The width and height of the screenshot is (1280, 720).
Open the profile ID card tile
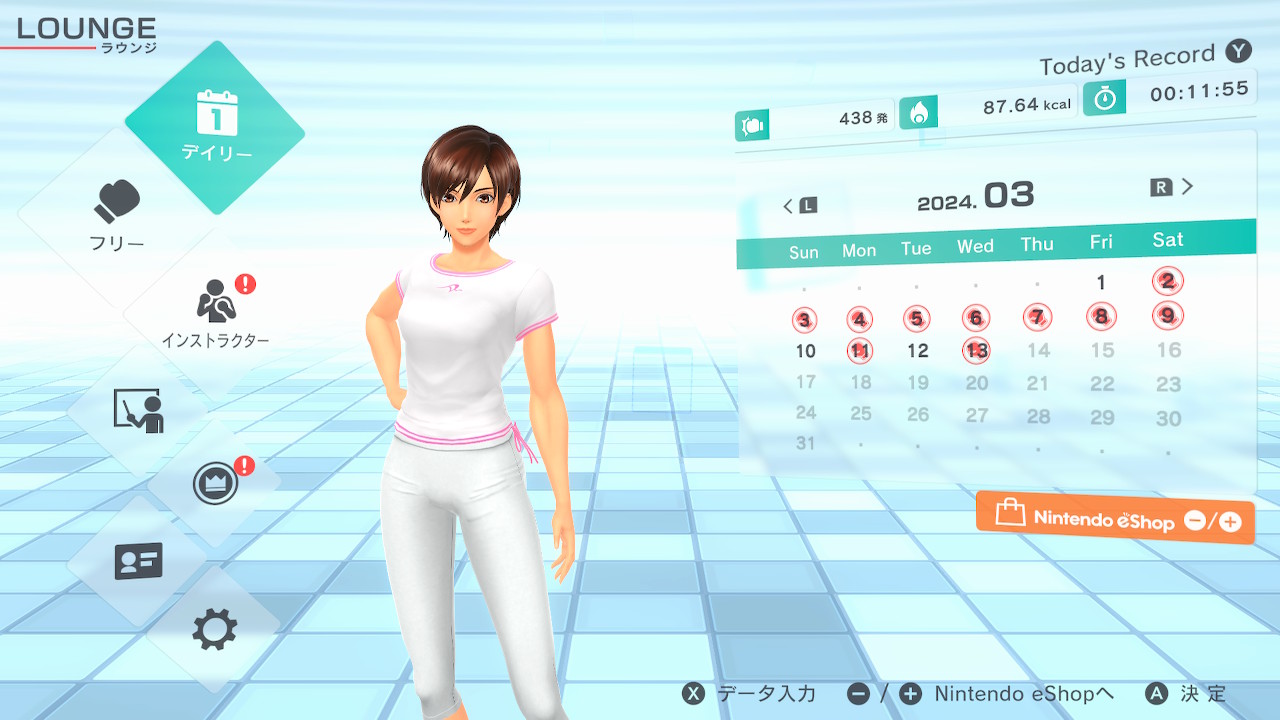click(138, 561)
